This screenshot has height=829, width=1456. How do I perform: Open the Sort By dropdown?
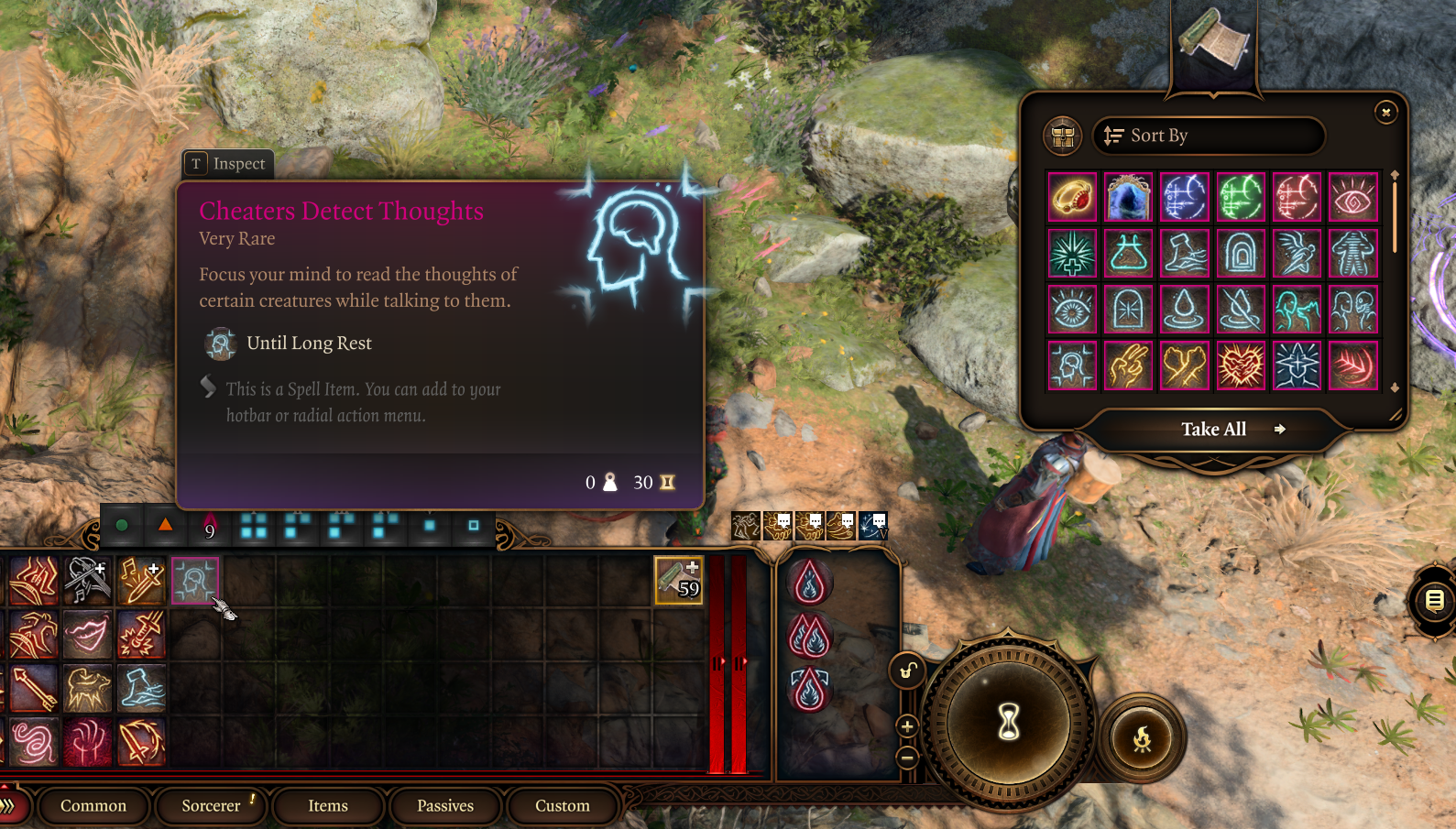(1208, 136)
